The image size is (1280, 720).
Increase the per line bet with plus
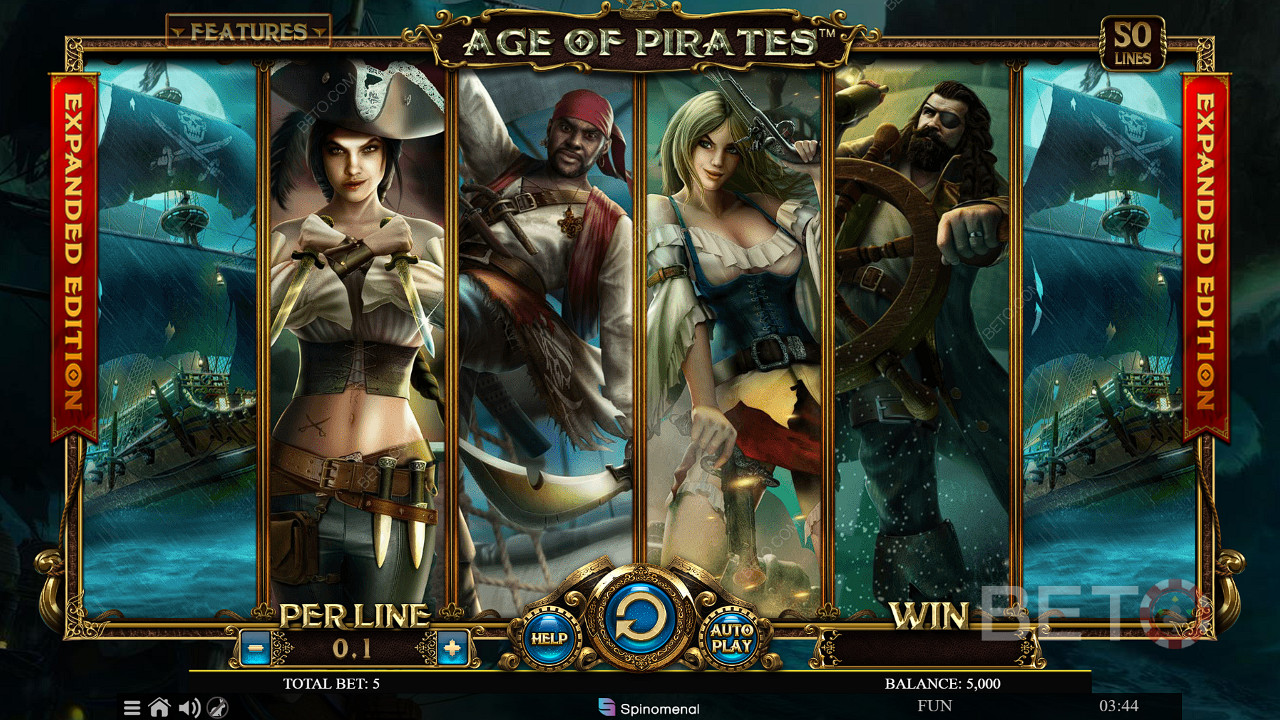452,648
